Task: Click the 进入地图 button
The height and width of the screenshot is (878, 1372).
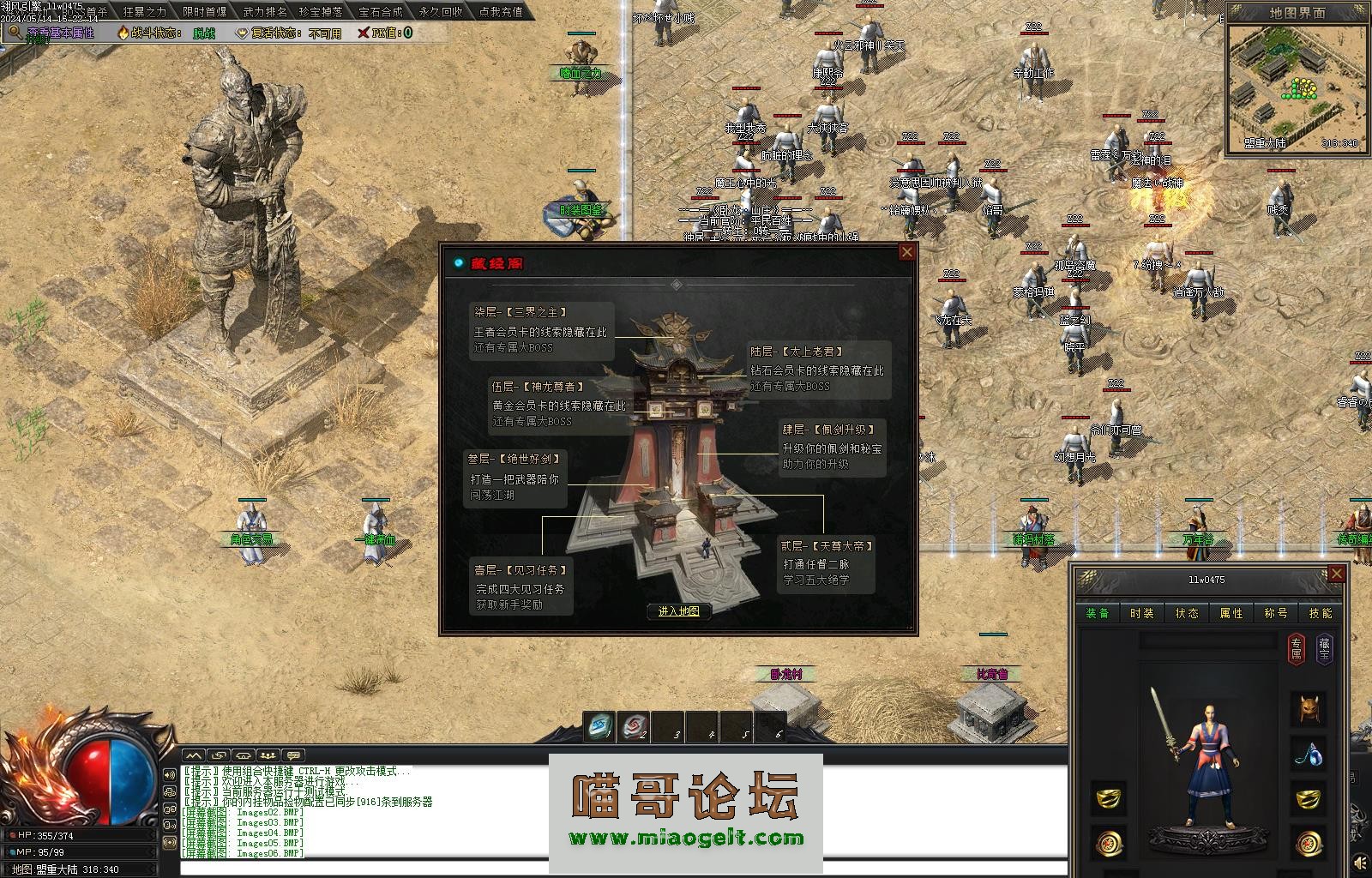Action: tap(679, 611)
